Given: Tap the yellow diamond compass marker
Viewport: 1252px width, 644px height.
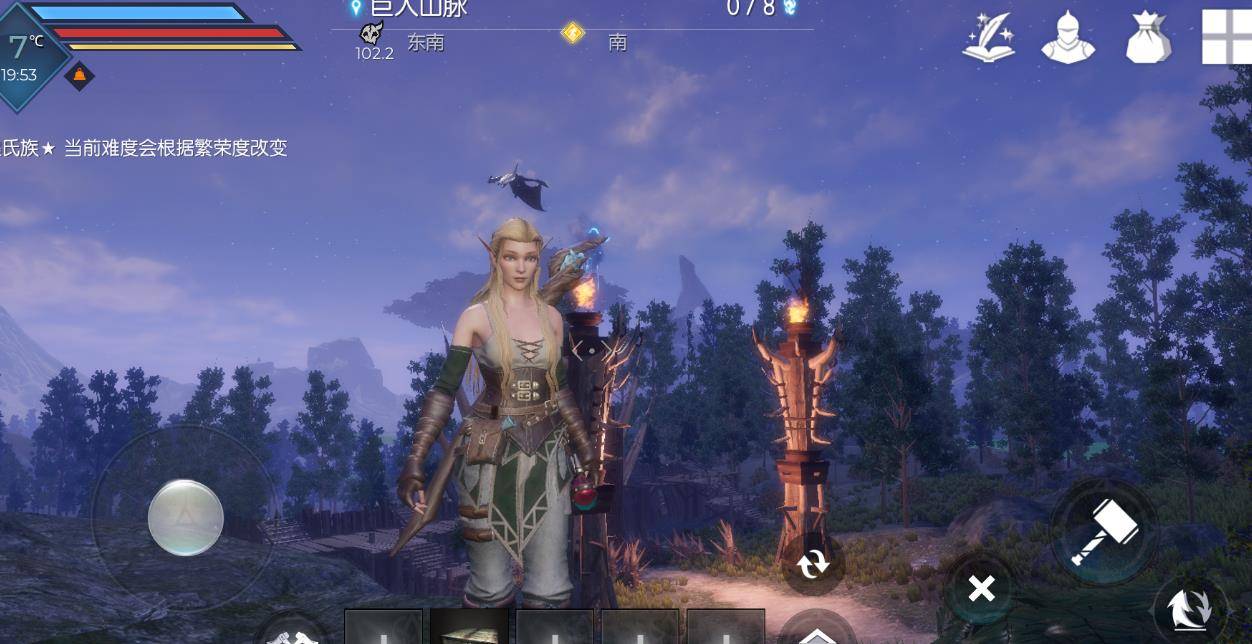Looking at the screenshot, I should [573, 33].
